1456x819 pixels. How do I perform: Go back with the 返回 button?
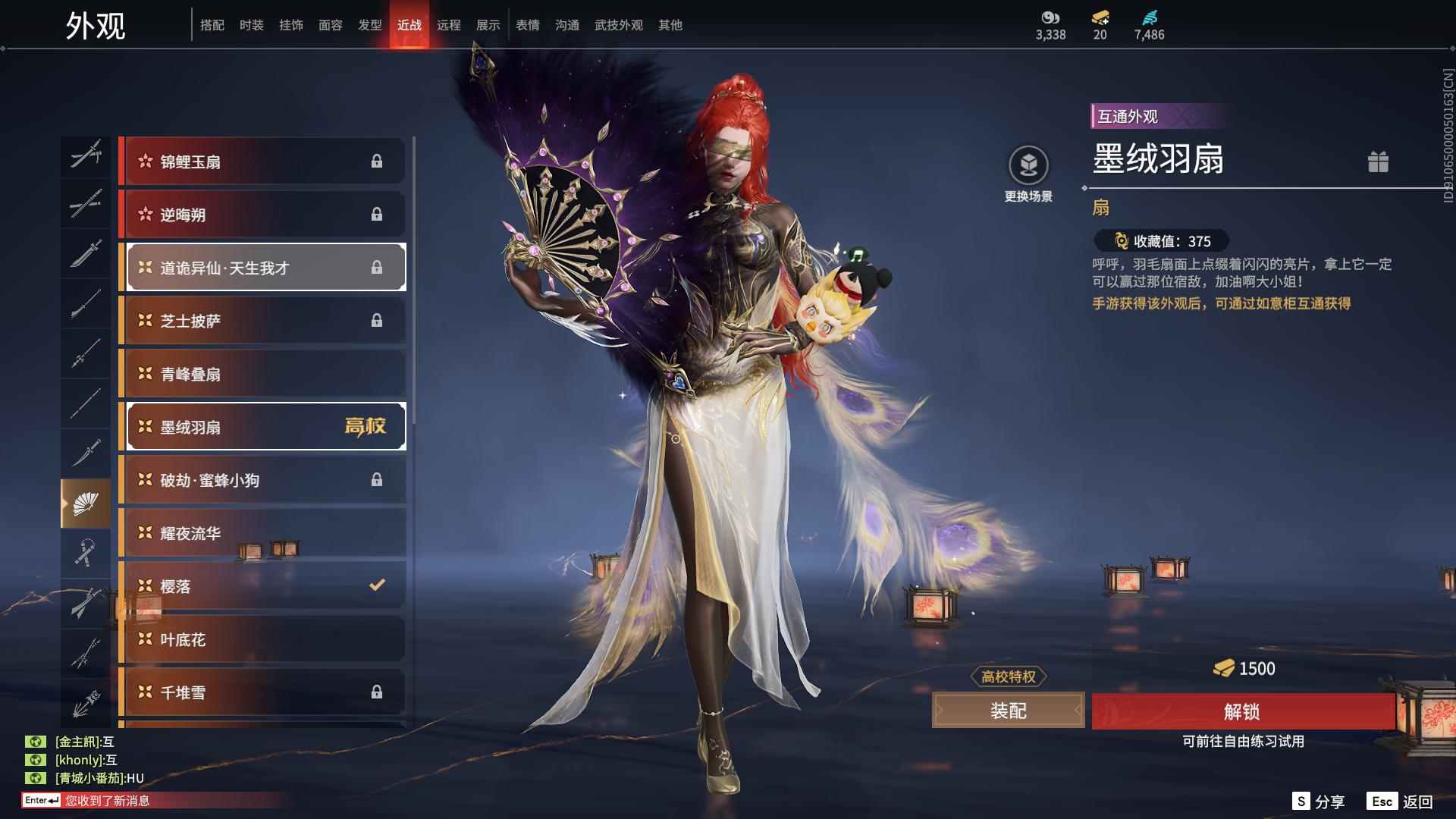coord(1400,802)
